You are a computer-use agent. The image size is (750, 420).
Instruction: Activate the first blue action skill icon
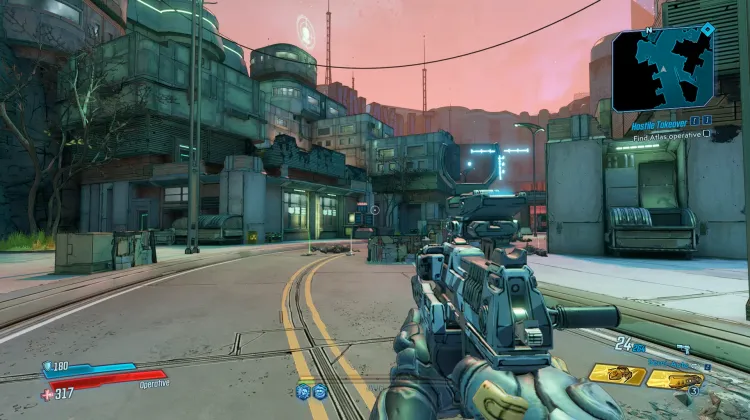pos(302,391)
